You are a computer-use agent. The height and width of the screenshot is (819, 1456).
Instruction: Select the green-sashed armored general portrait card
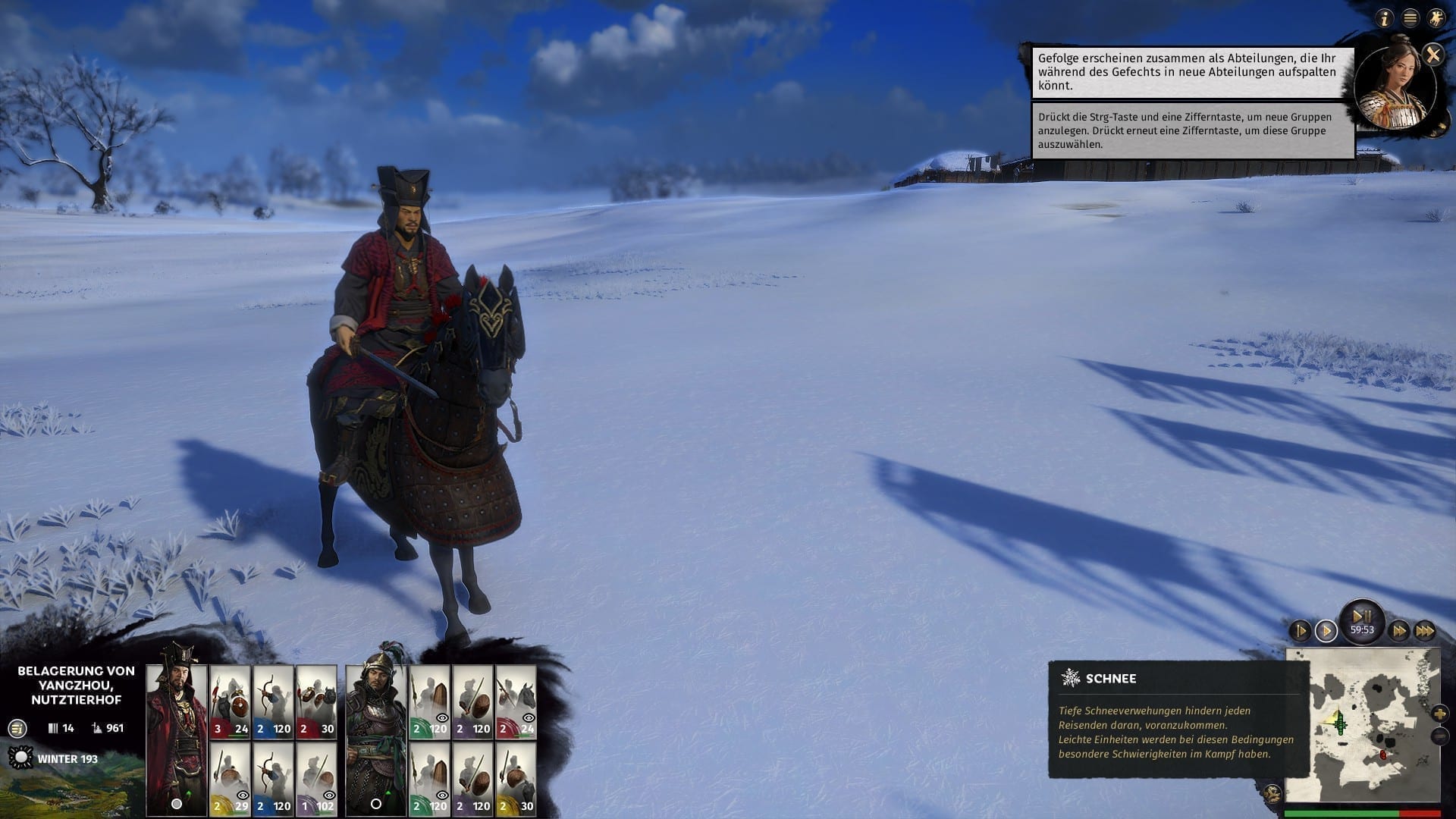(x=375, y=739)
